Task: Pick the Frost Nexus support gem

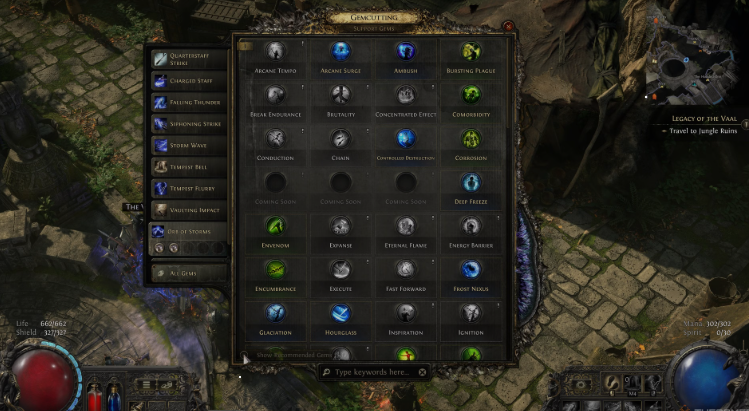Action: point(470,270)
